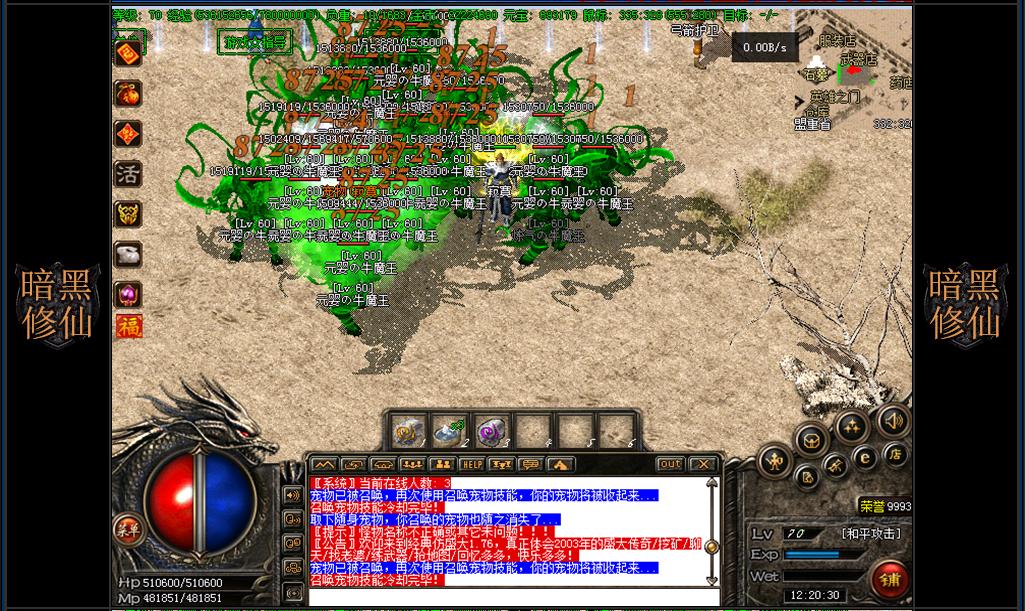
Task: Select the purple gem icon
Action: point(128,294)
